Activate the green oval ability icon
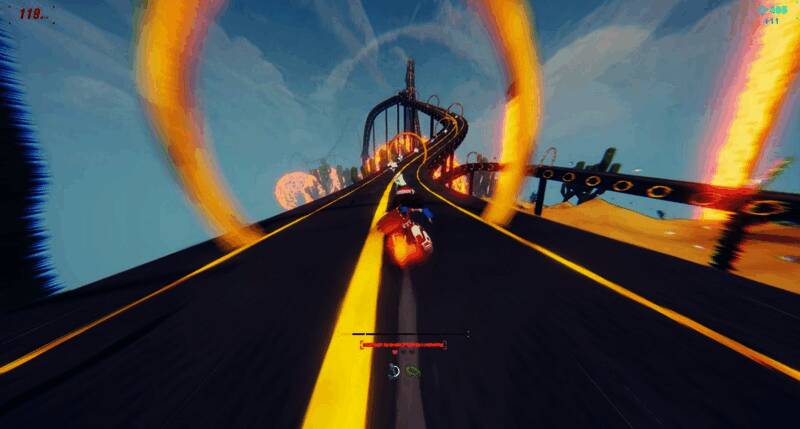Screen dimensions: 800x429 [413, 372]
